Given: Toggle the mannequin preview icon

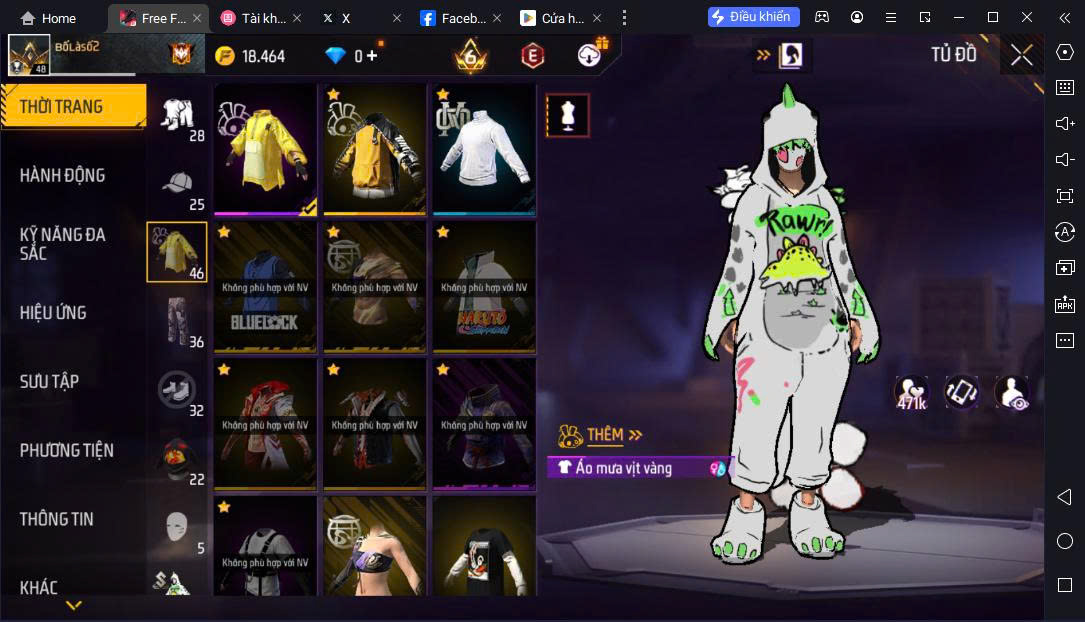Looking at the screenshot, I should (568, 116).
